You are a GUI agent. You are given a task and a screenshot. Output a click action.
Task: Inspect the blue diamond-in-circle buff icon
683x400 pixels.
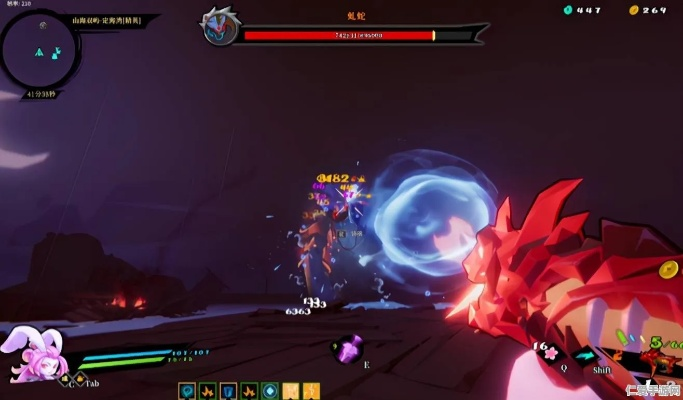(x=270, y=390)
